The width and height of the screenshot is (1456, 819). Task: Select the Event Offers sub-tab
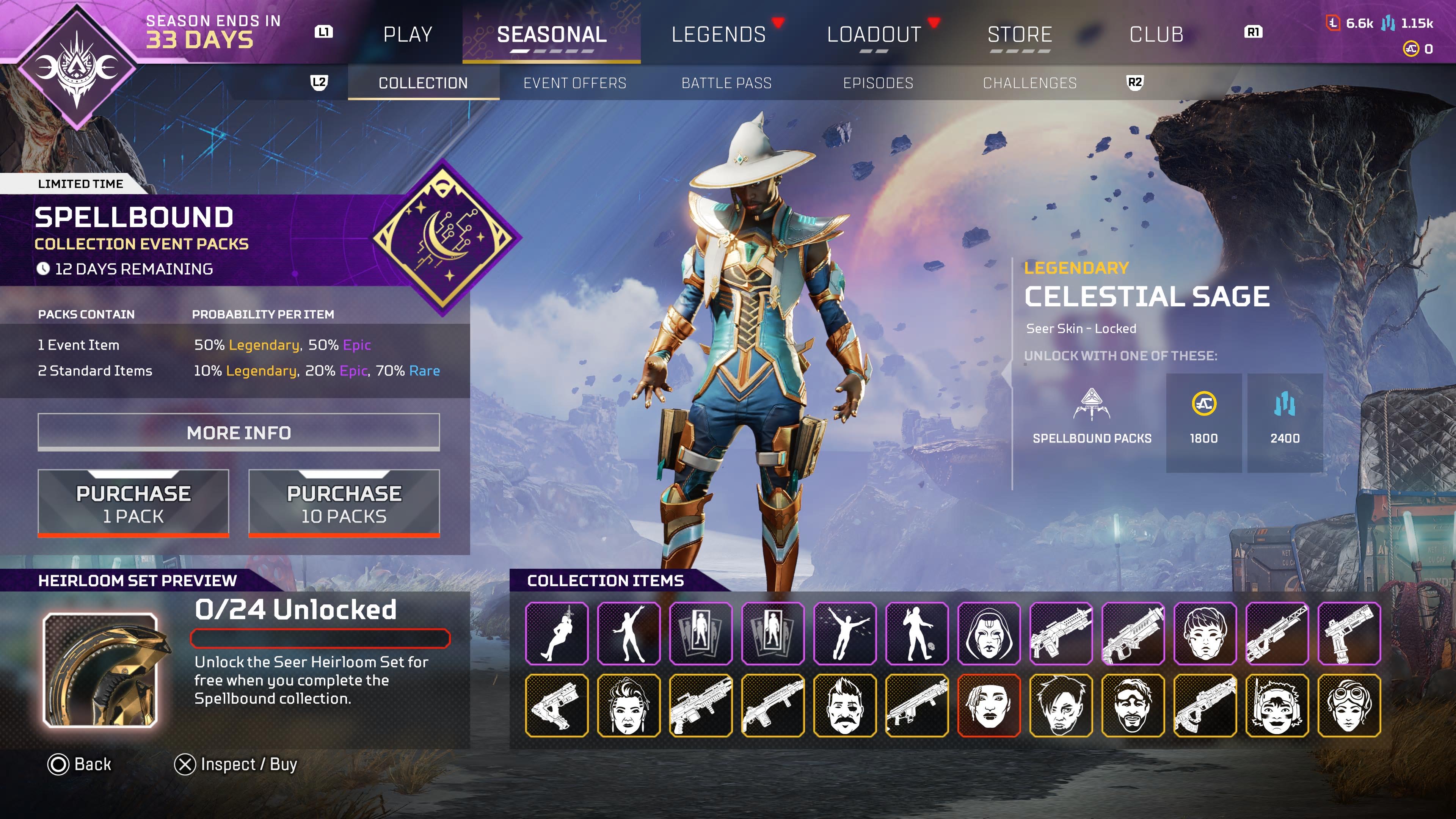575,83
